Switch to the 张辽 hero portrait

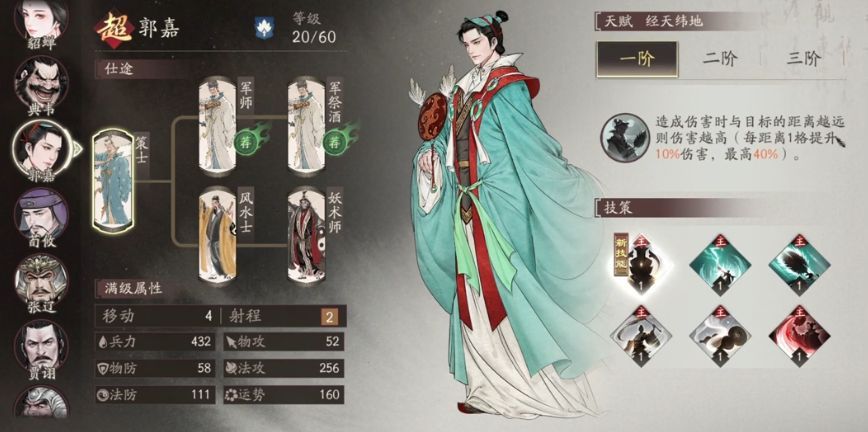(39, 279)
